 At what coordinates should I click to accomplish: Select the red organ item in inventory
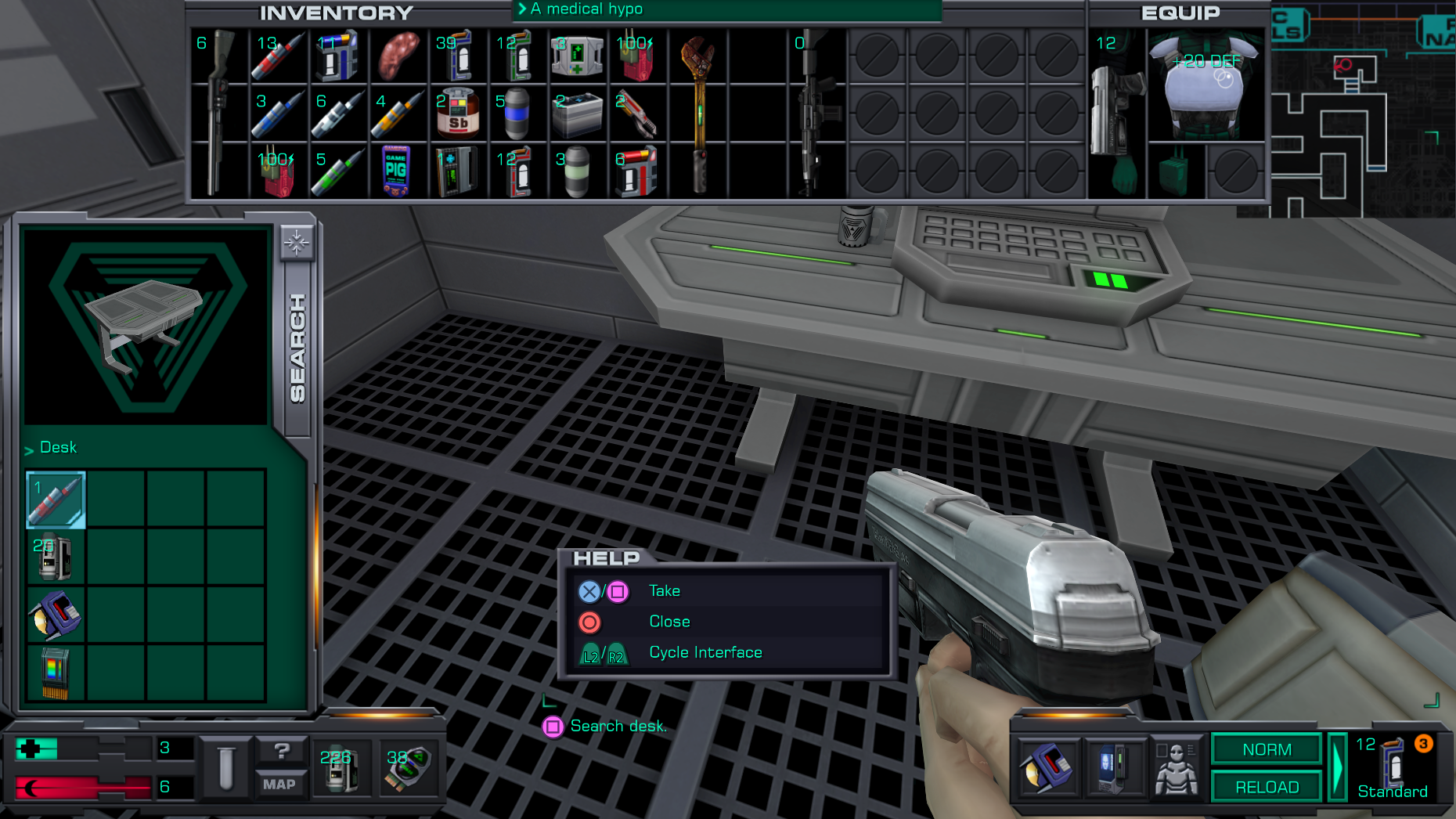[398, 56]
